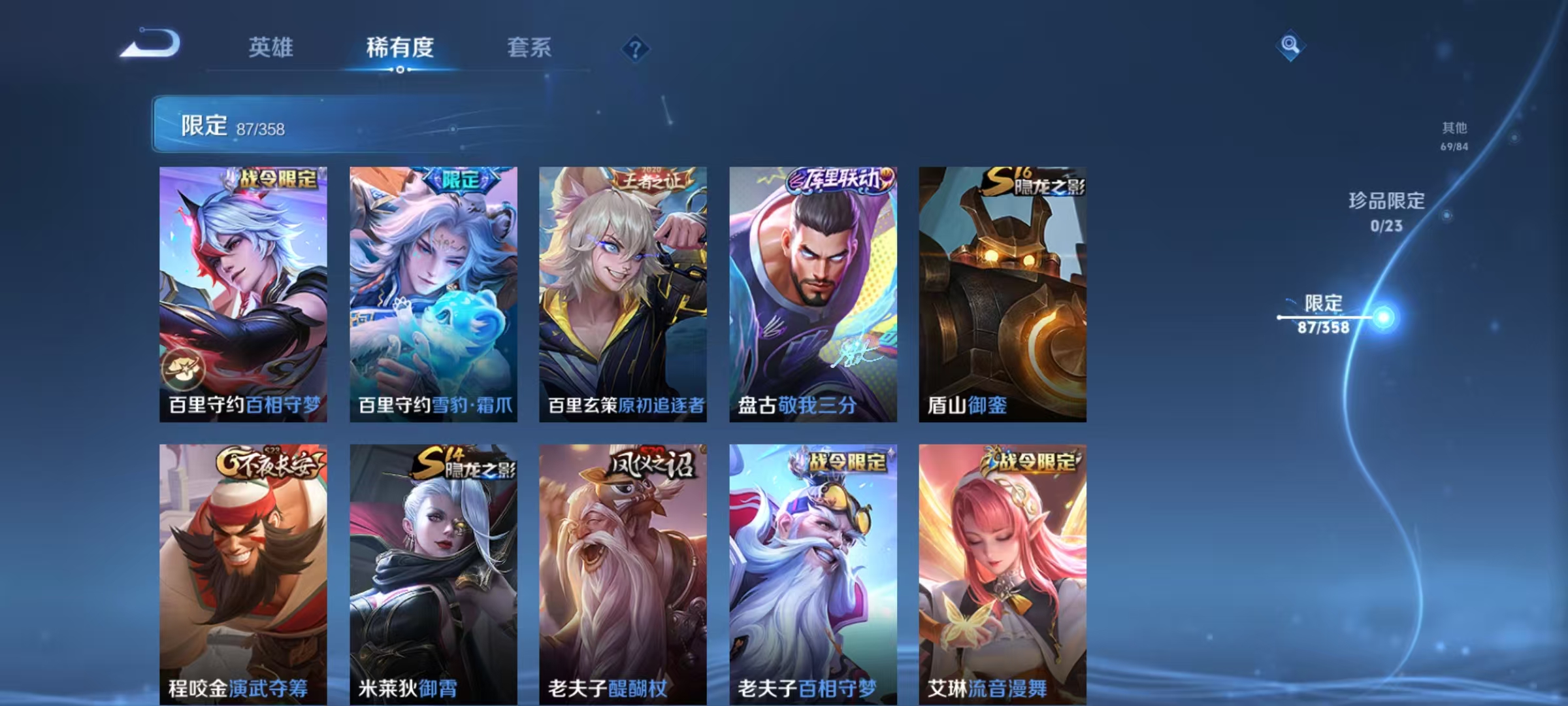Click the question mark help icon
This screenshot has width=1568, height=706.
pyautogui.click(x=636, y=49)
